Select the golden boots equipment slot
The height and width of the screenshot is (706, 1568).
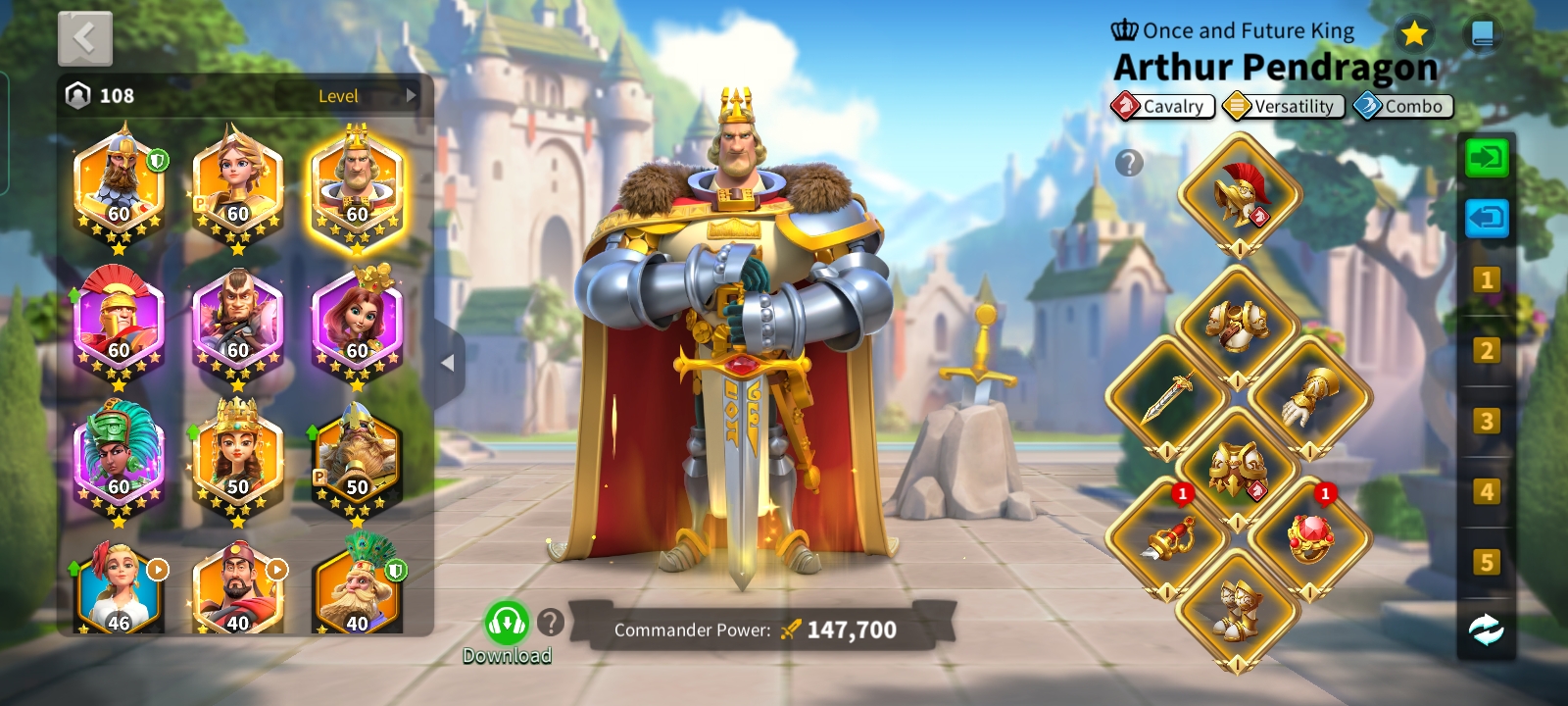[1238, 610]
